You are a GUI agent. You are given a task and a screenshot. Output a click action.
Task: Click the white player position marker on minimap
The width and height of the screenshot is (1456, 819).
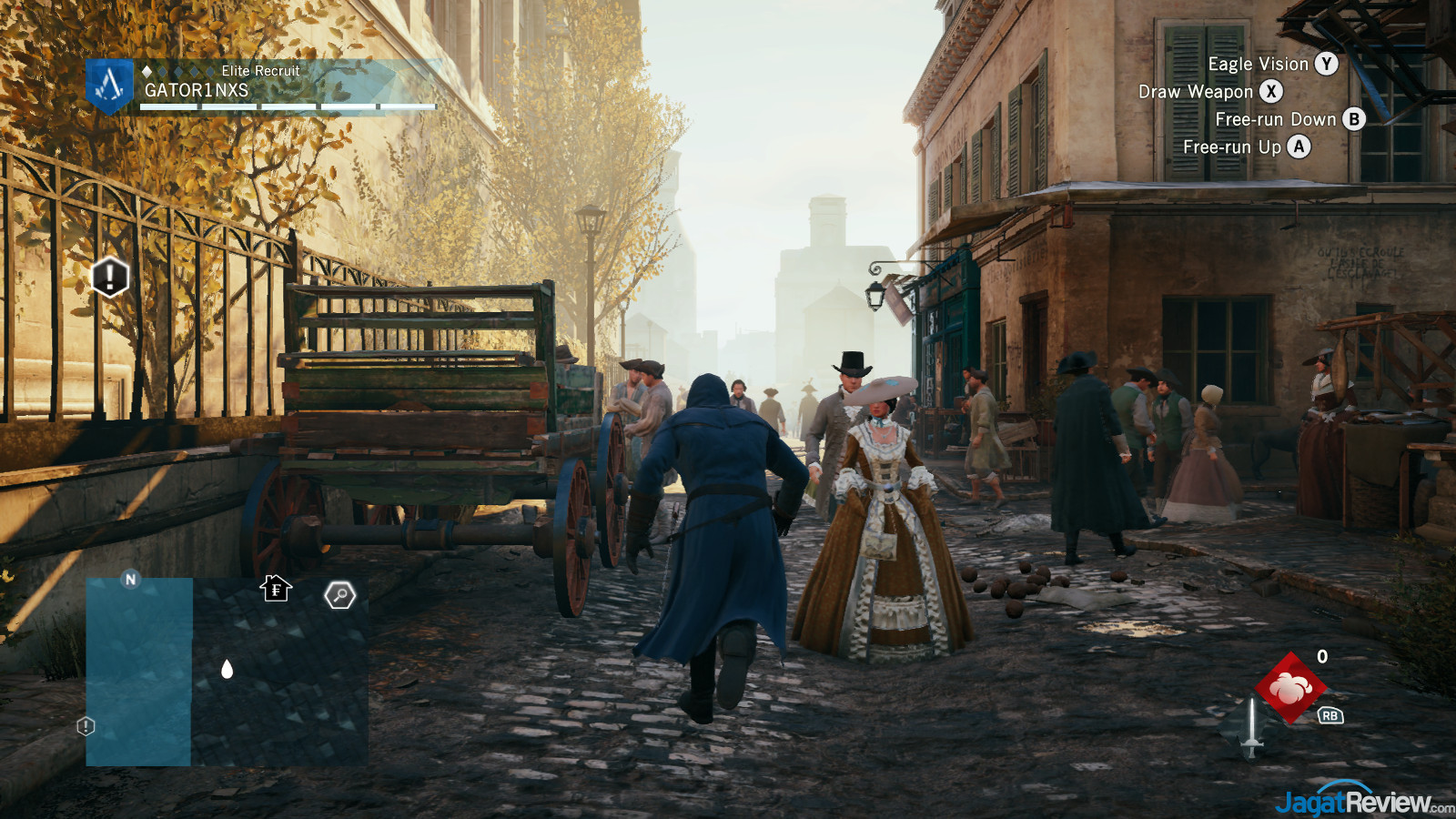227,670
